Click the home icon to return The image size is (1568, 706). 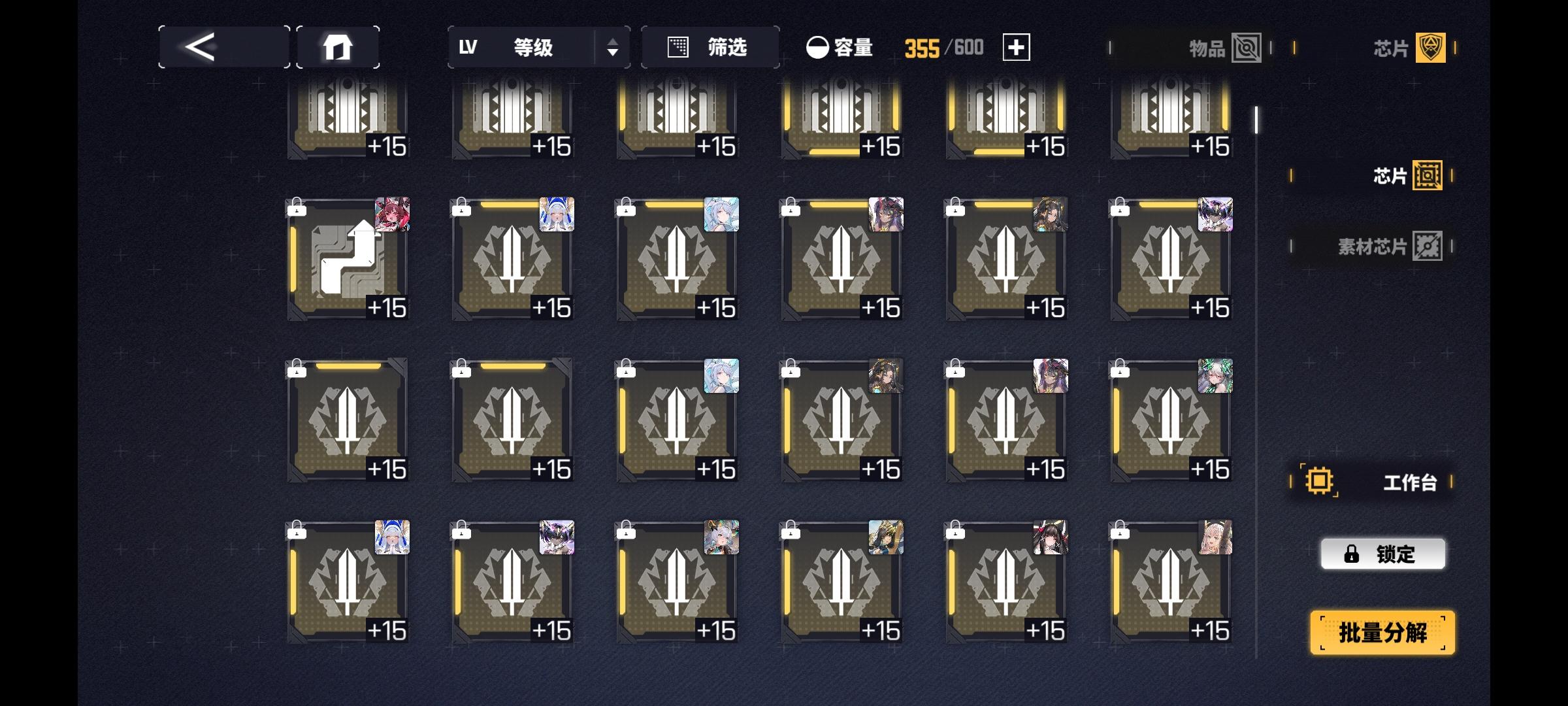pos(338,46)
